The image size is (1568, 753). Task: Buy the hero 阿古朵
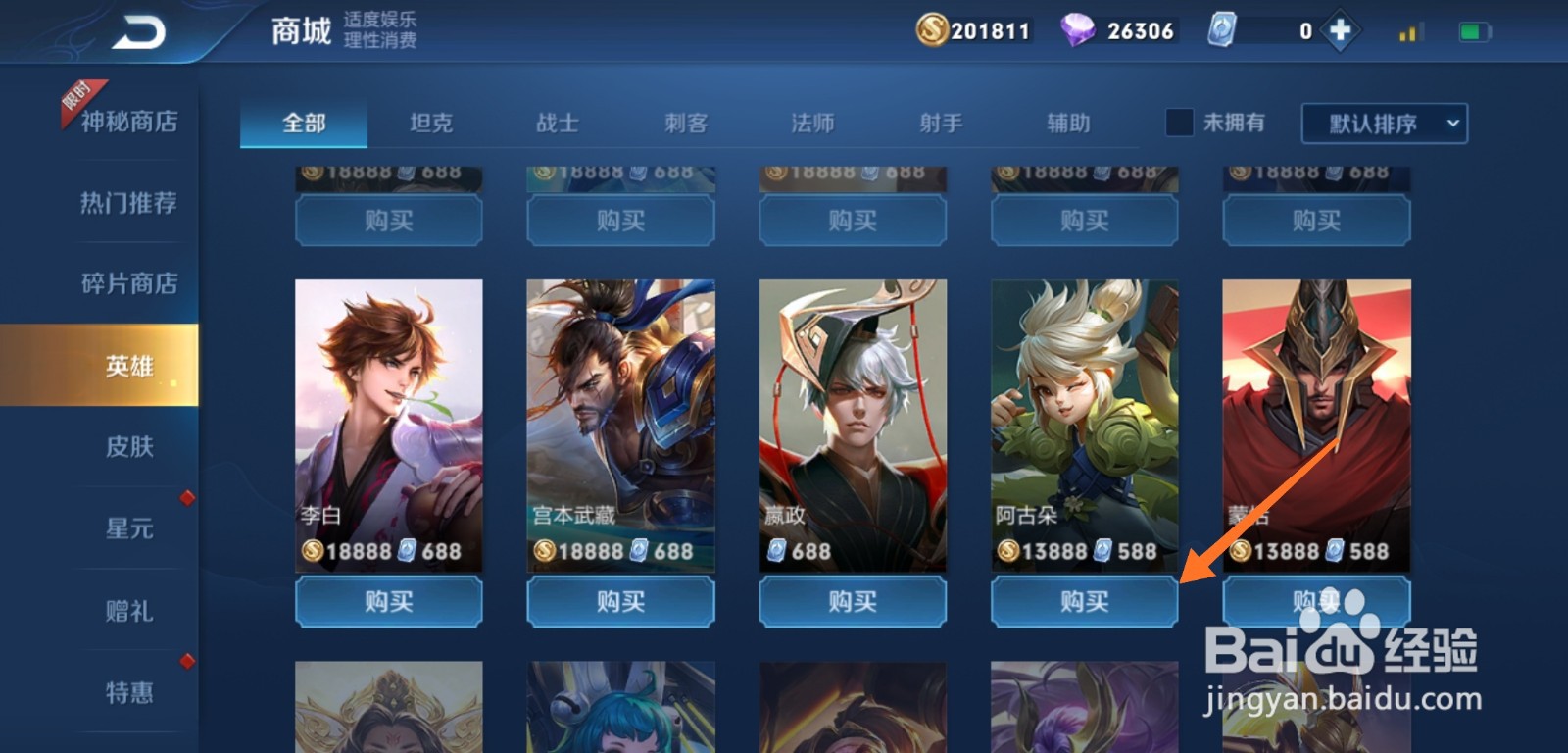point(1083,602)
